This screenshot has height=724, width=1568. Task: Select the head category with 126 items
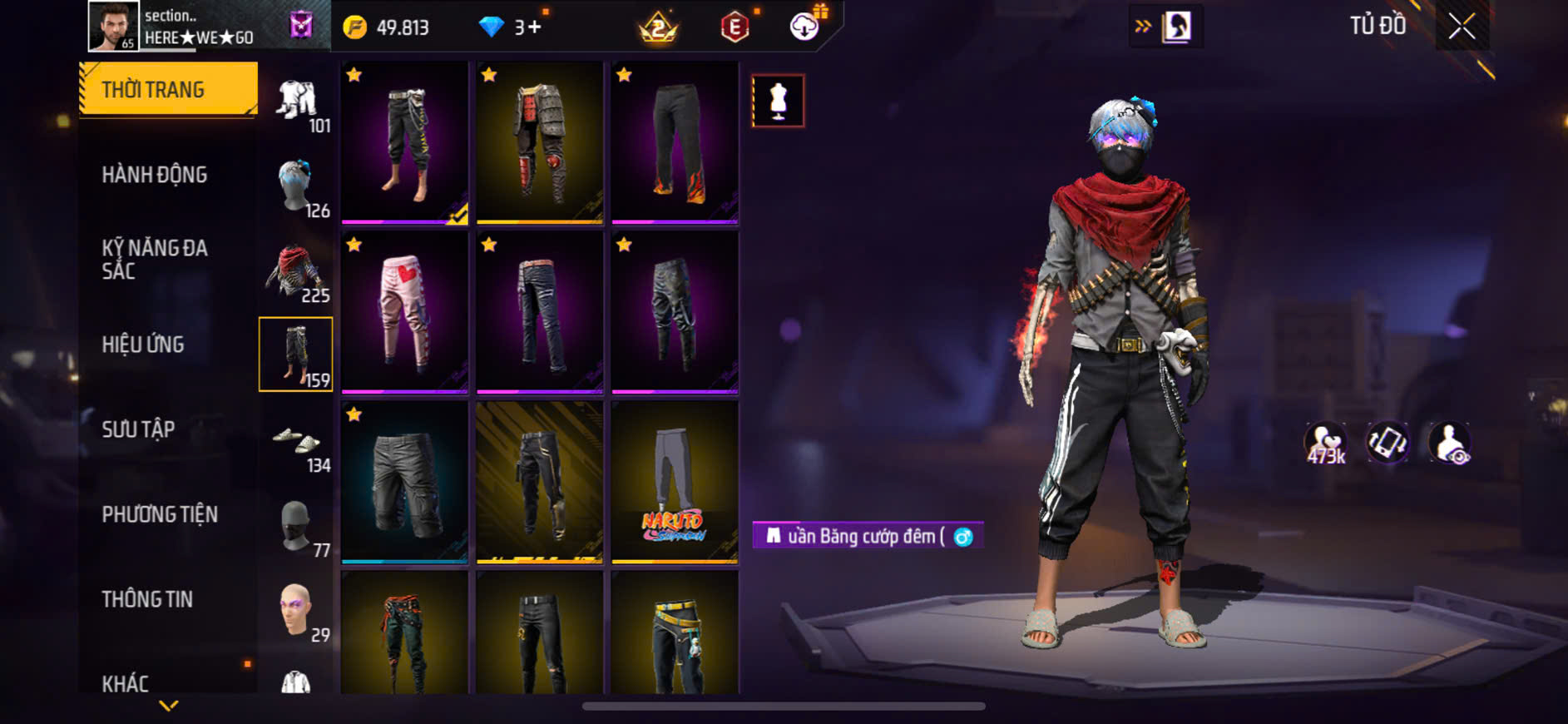click(296, 186)
